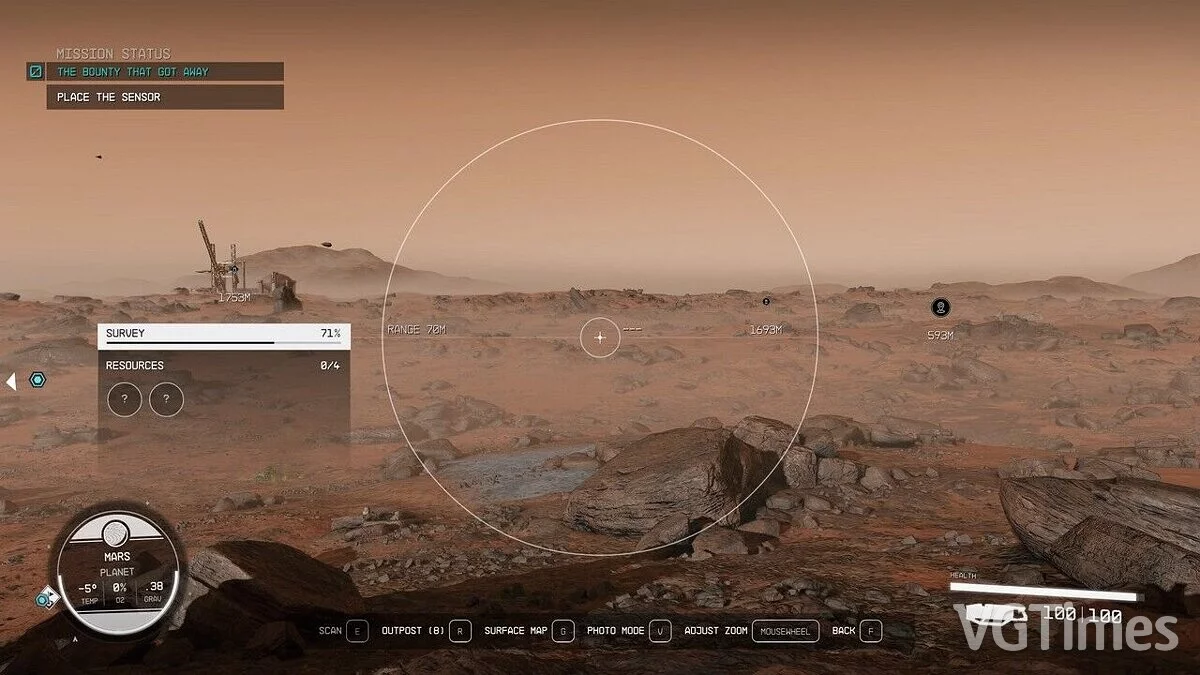Click the Place the Sensor objective
The width and height of the screenshot is (1200, 675).
165,97
